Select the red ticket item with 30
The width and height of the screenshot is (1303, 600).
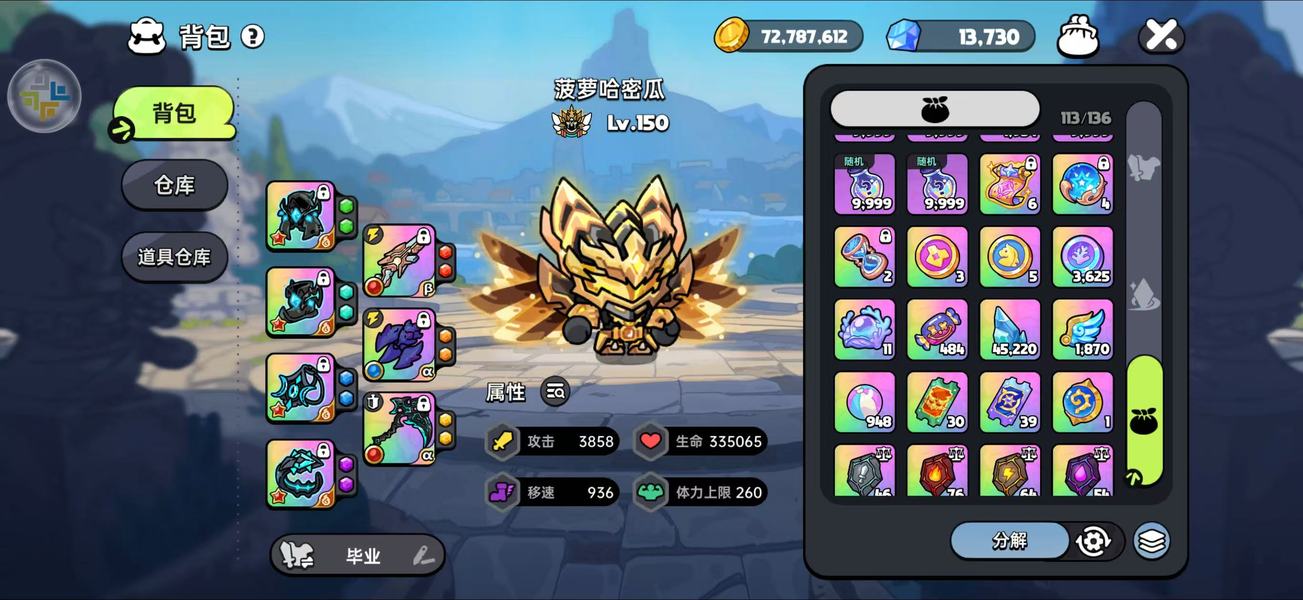pyautogui.click(x=937, y=402)
